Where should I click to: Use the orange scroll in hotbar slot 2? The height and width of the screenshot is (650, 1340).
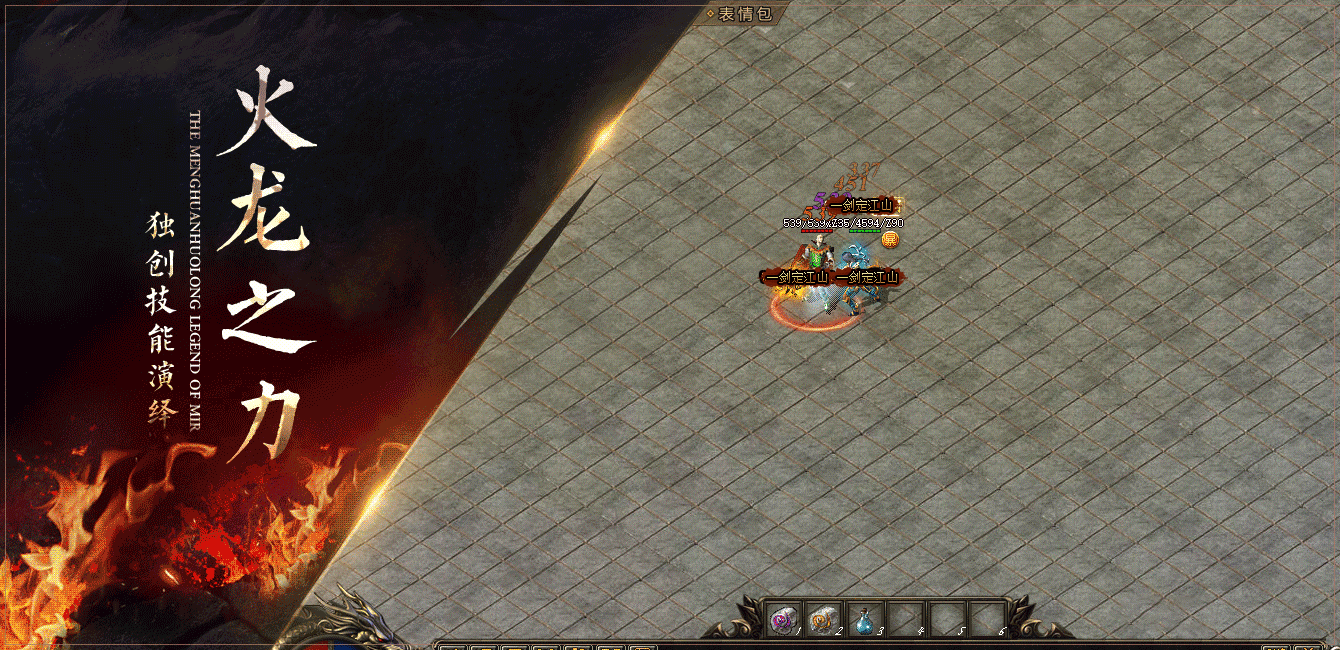pos(824,621)
